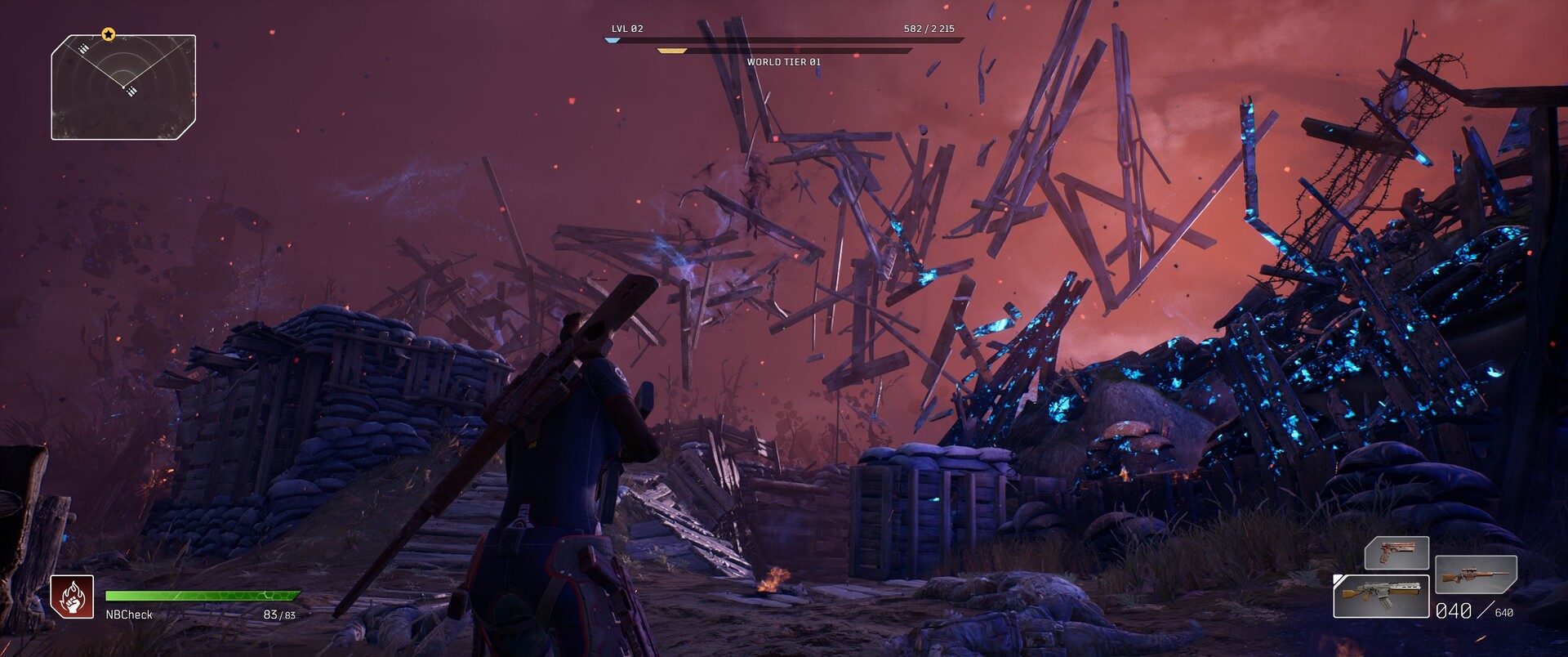Open the radar minimap
Image resolution: width=1568 pixels, height=657 pixels.
pyautogui.click(x=123, y=87)
